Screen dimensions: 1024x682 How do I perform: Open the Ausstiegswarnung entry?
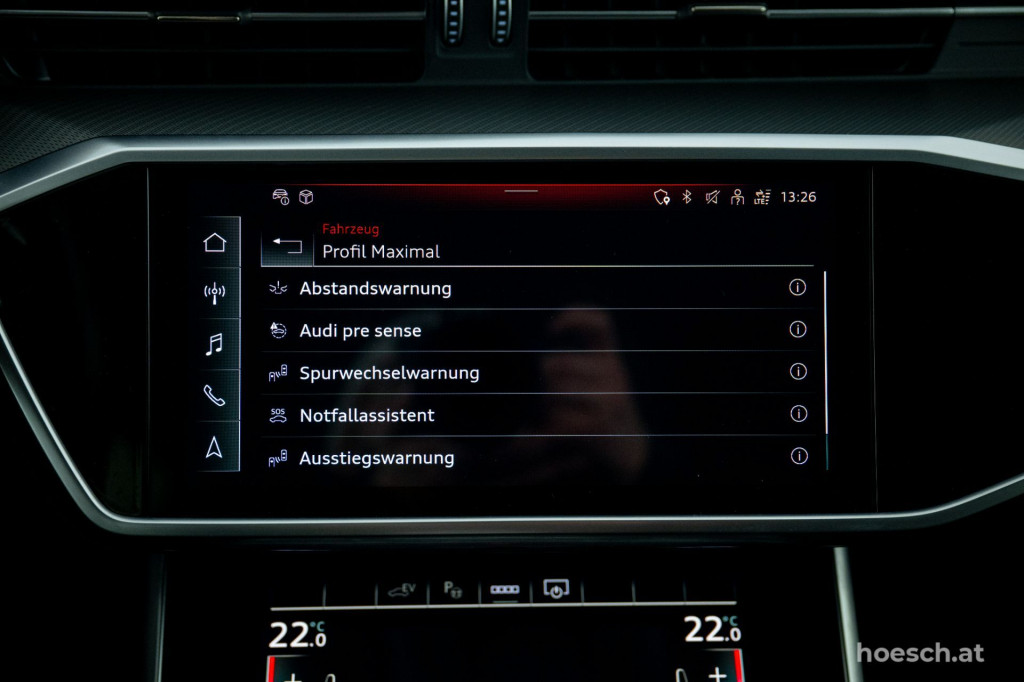click(x=377, y=458)
